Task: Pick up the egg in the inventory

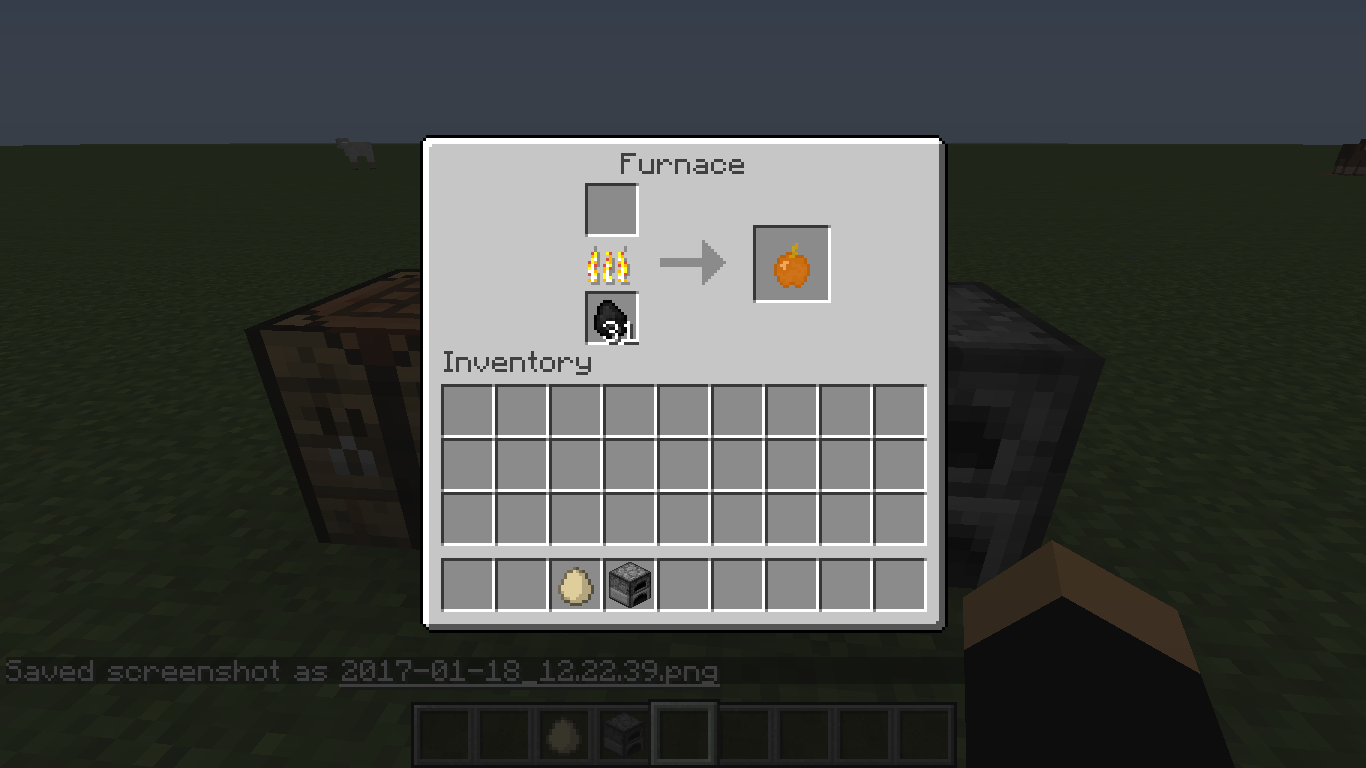Action: pyautogui.click(x=573, y=585)
